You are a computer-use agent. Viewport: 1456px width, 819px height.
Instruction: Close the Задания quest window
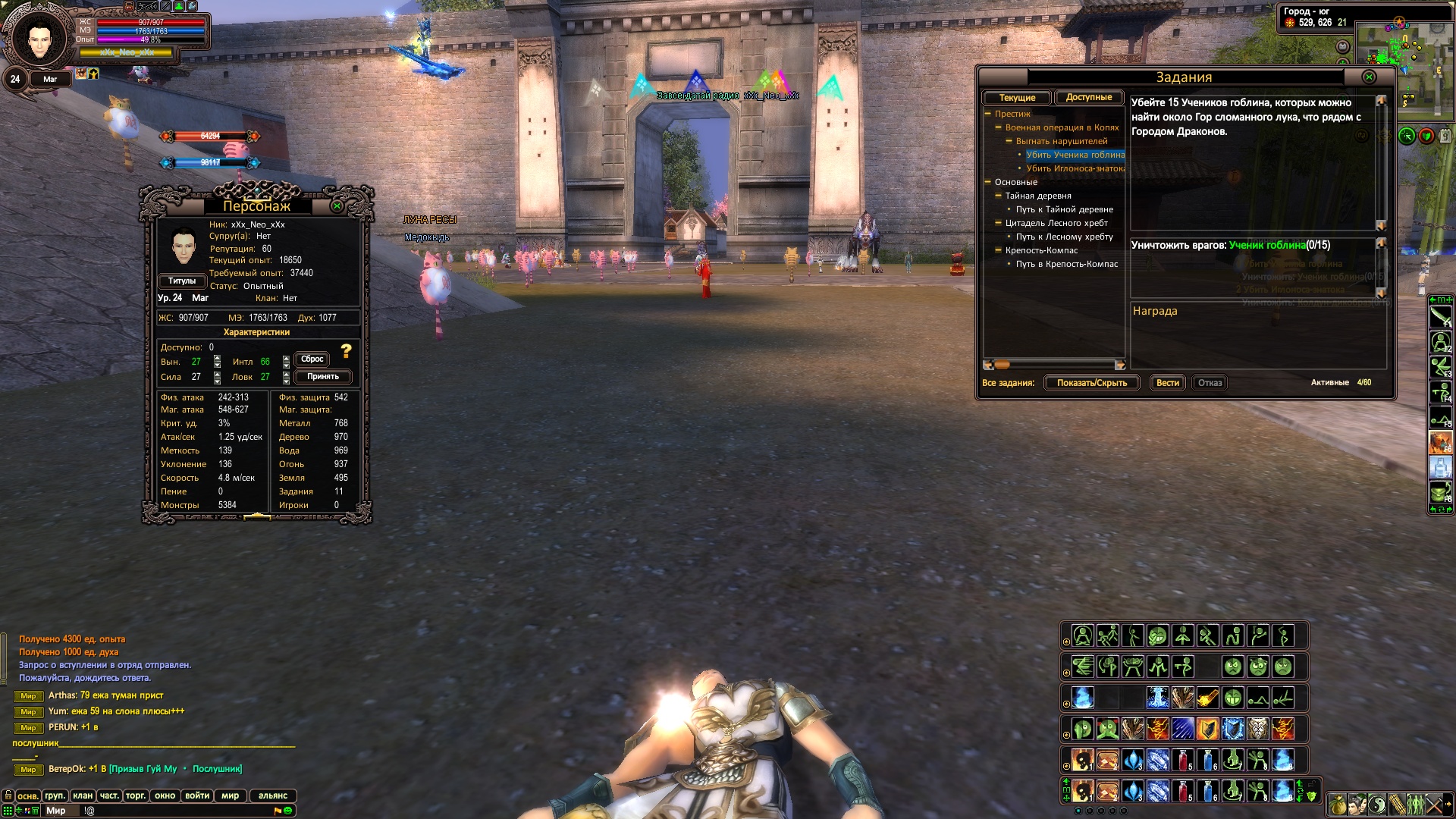coord(1369,77)
